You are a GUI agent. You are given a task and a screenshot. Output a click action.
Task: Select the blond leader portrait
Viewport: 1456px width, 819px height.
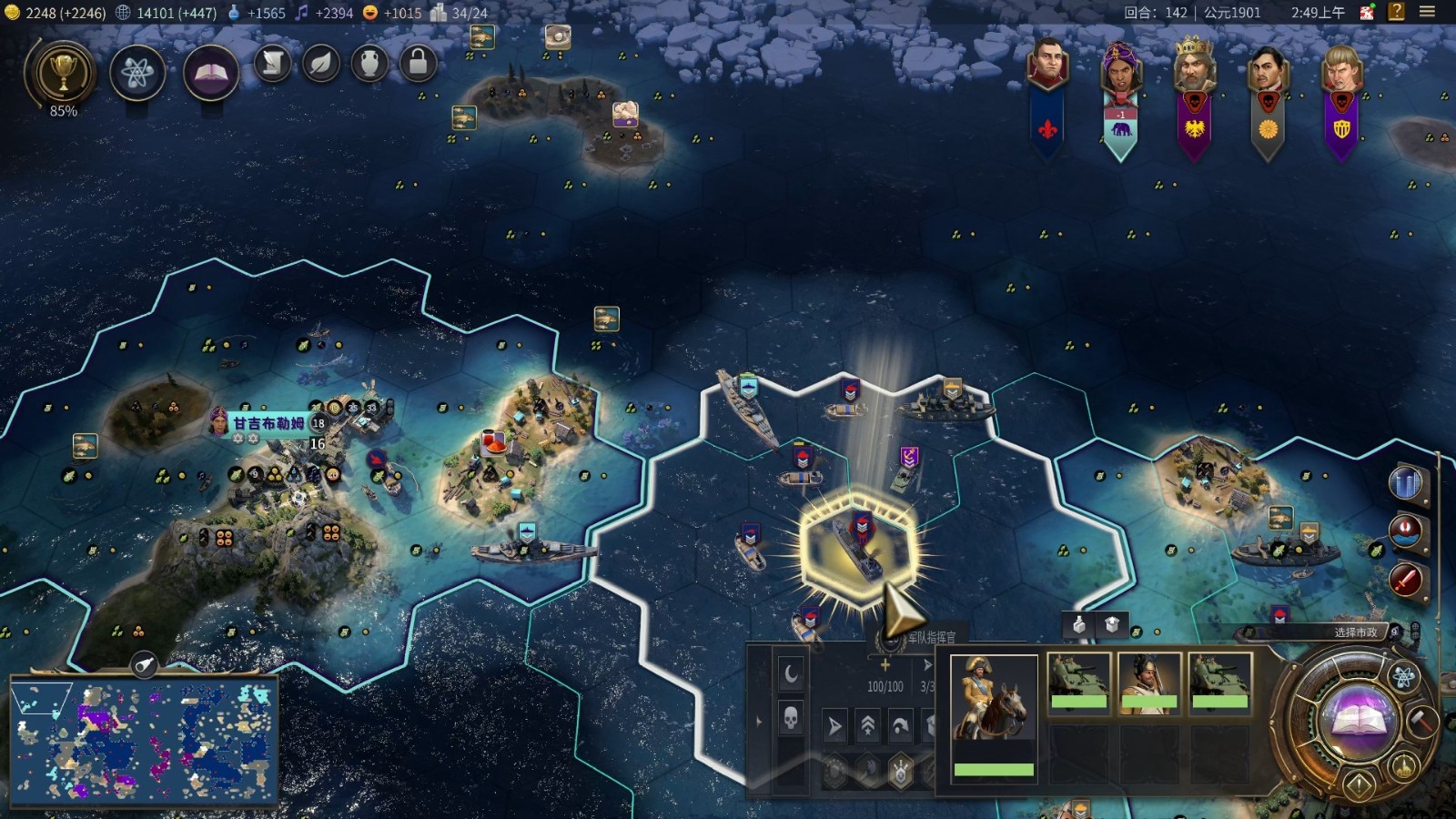tap(1341, 68)
